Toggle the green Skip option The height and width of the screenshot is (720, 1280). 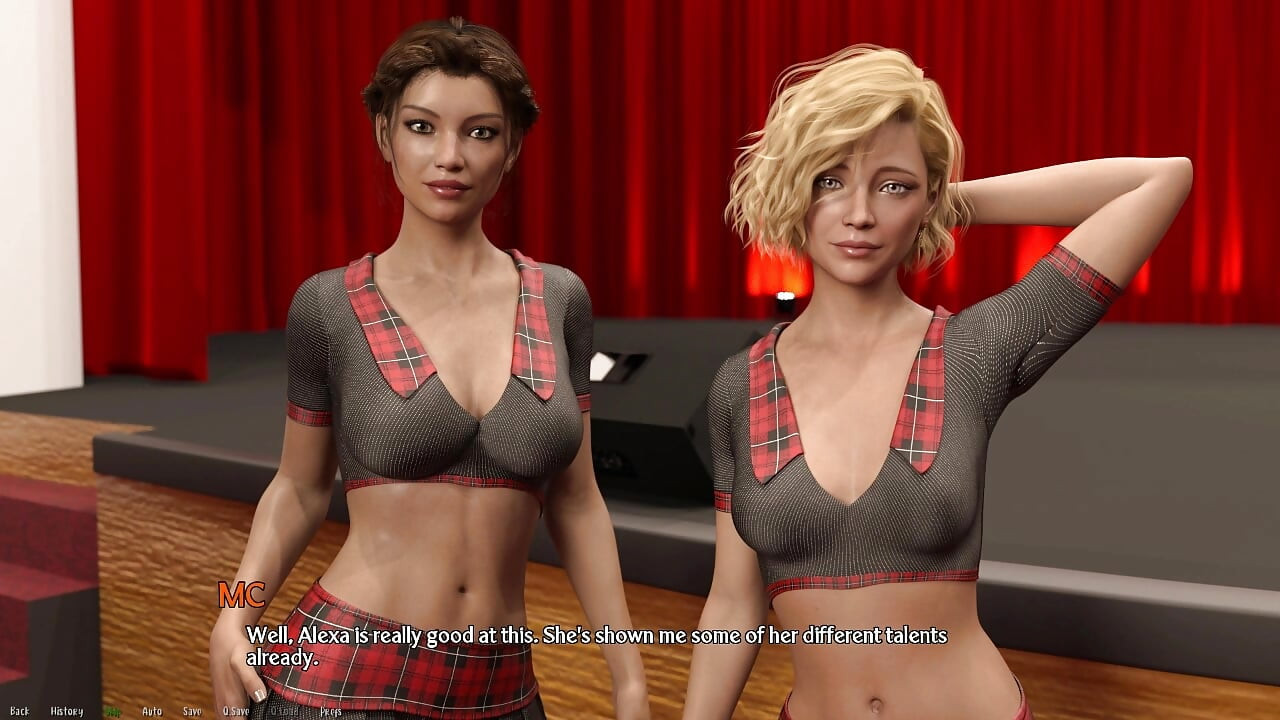coord(112,711)
